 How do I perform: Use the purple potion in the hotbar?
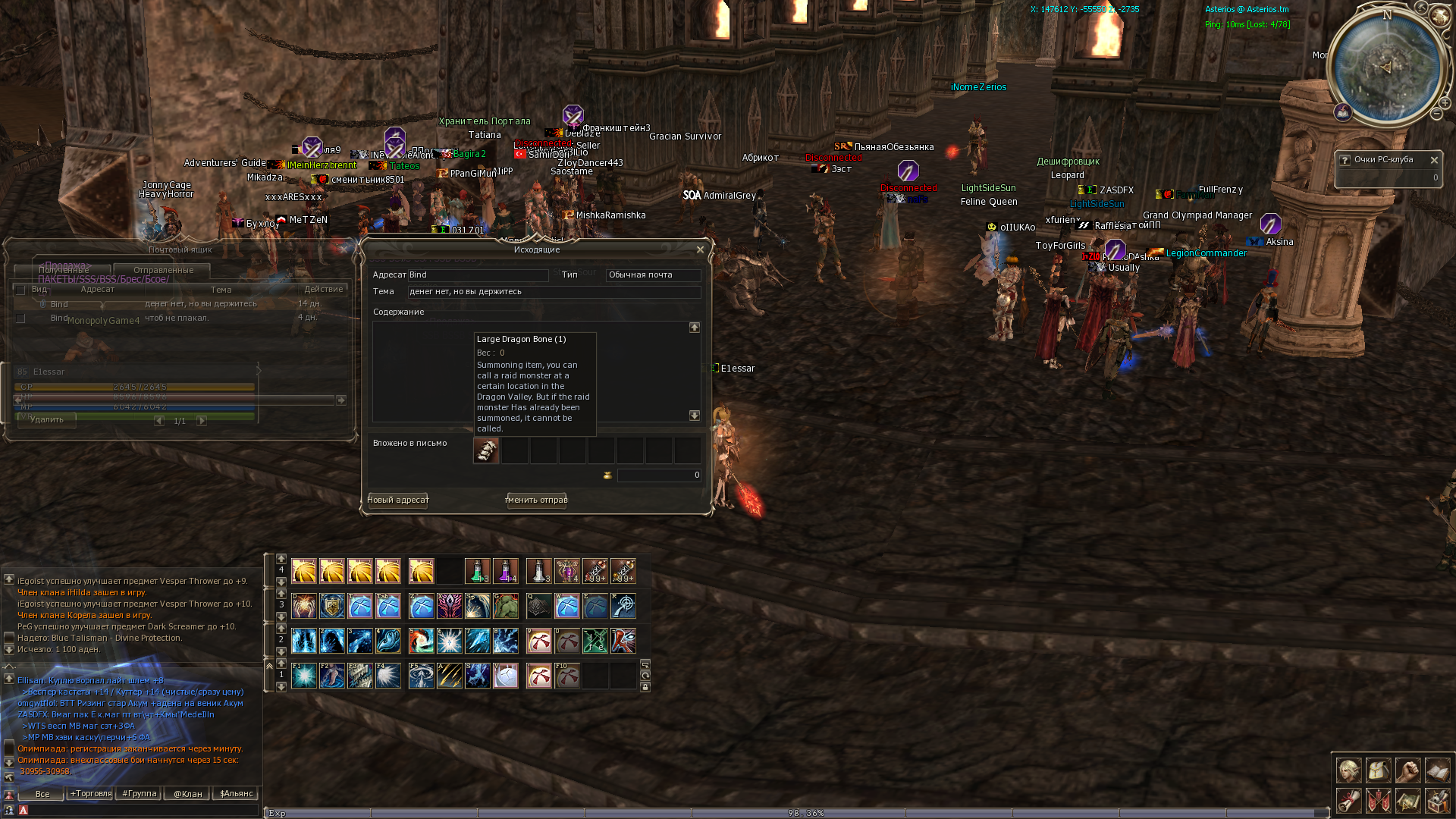(505, 571)
